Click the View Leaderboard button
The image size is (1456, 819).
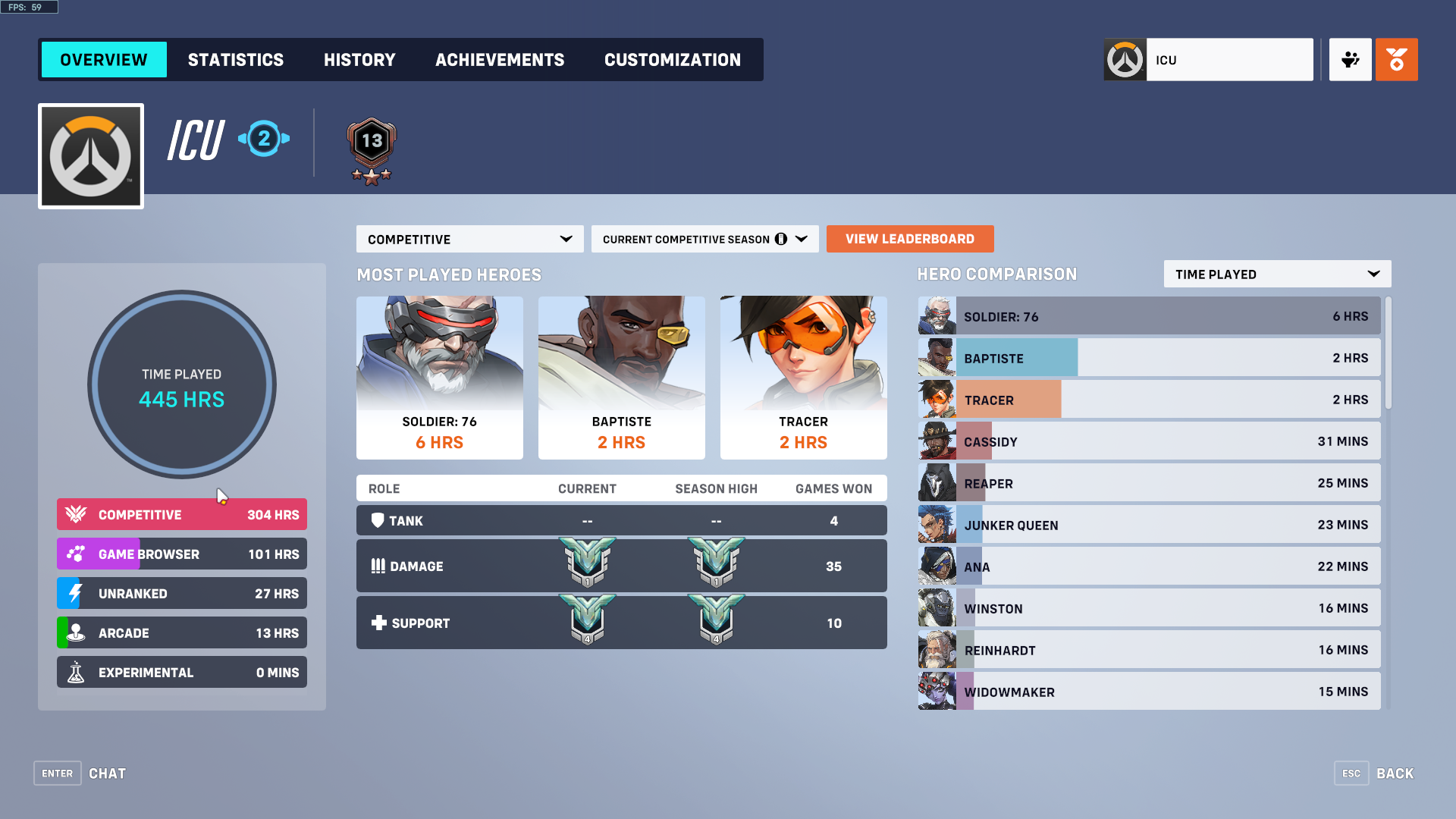click(x=909, y=239)
